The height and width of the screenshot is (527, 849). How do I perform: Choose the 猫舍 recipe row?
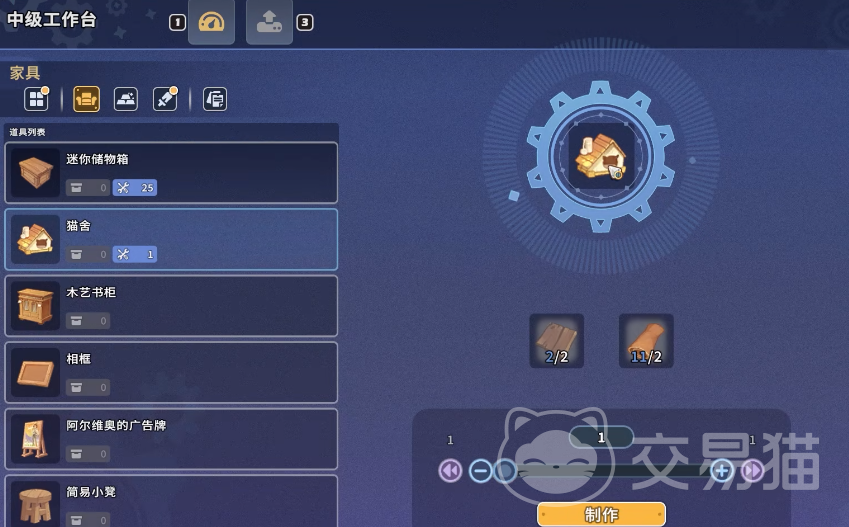coord(171,239)
